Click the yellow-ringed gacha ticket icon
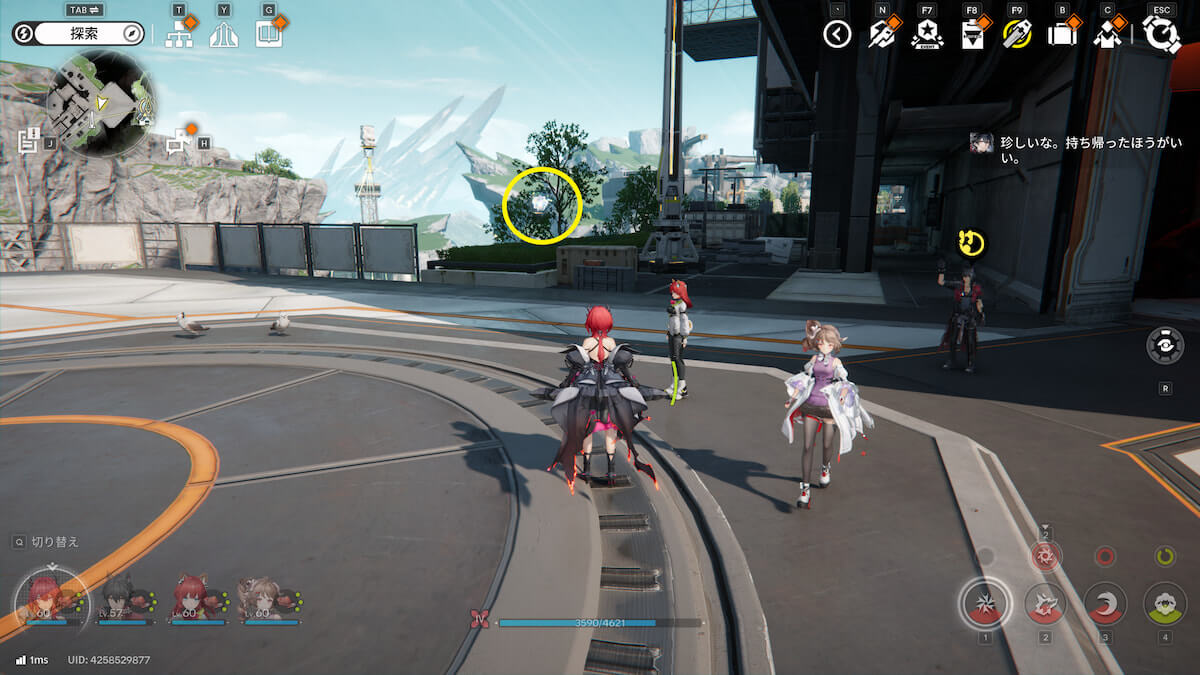Image resolution: width=1200 pixels, height=675 pixels. [1016, 35]
